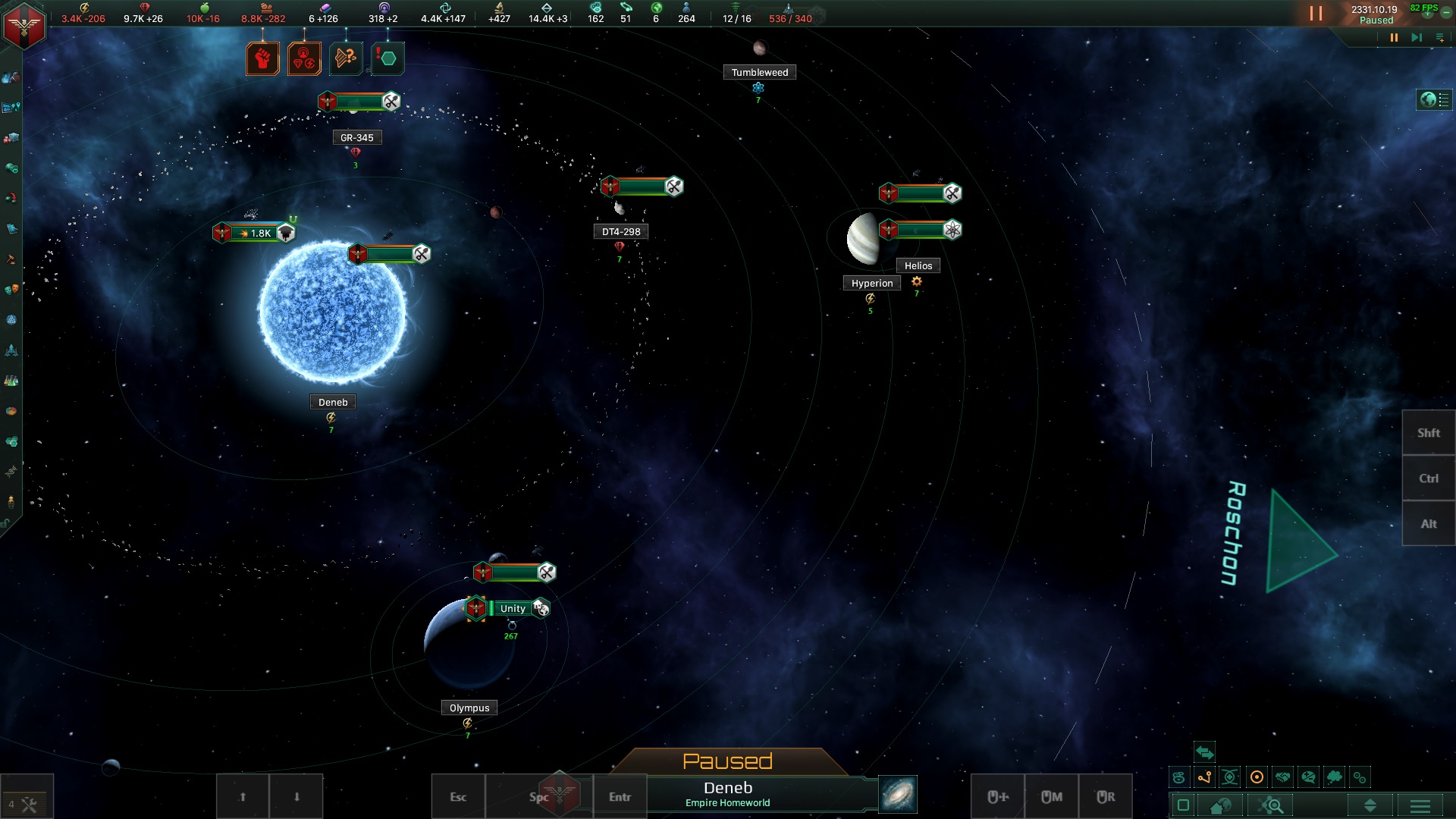Open the resource shortage alert notification
Viewport: 1456px width, 819px height.
coord(304,58)
